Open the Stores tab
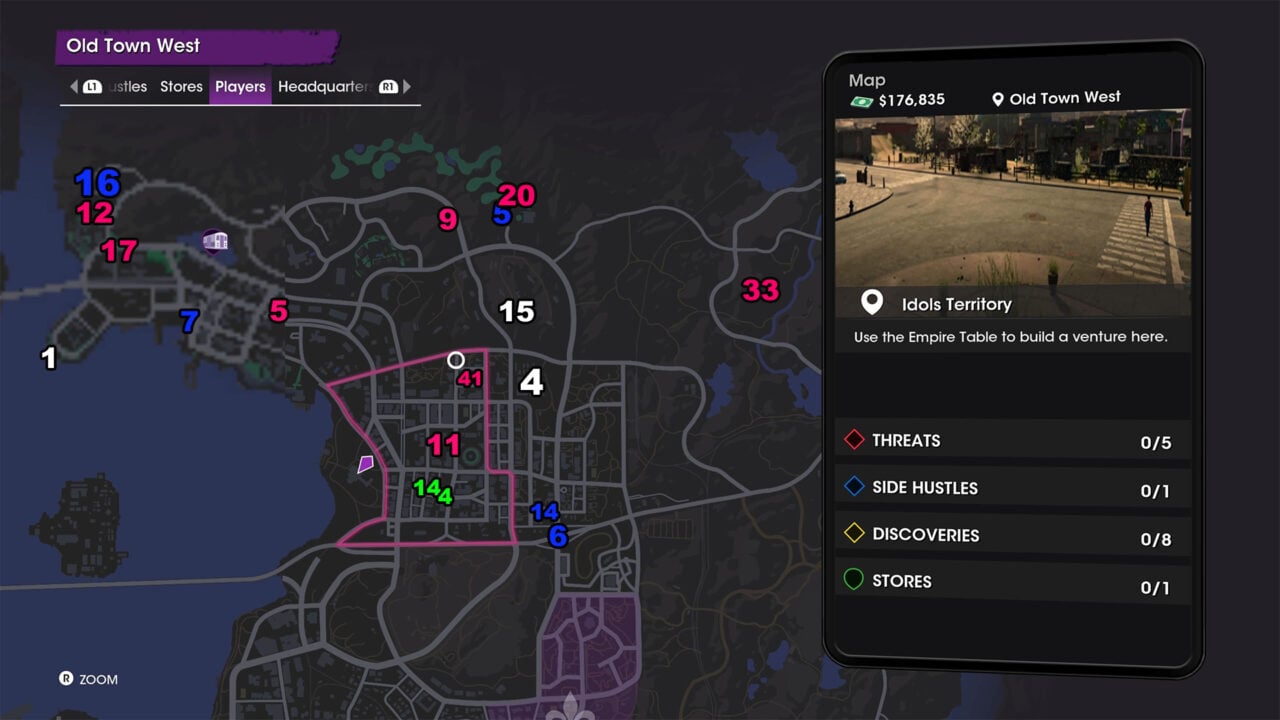 [181, 86]
